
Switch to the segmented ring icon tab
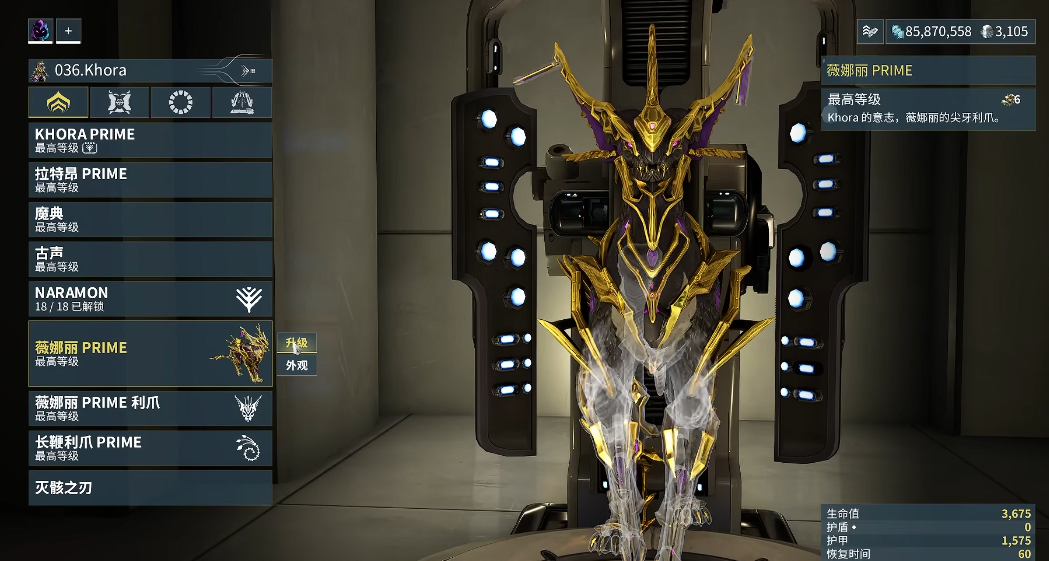tap(180, 102)
